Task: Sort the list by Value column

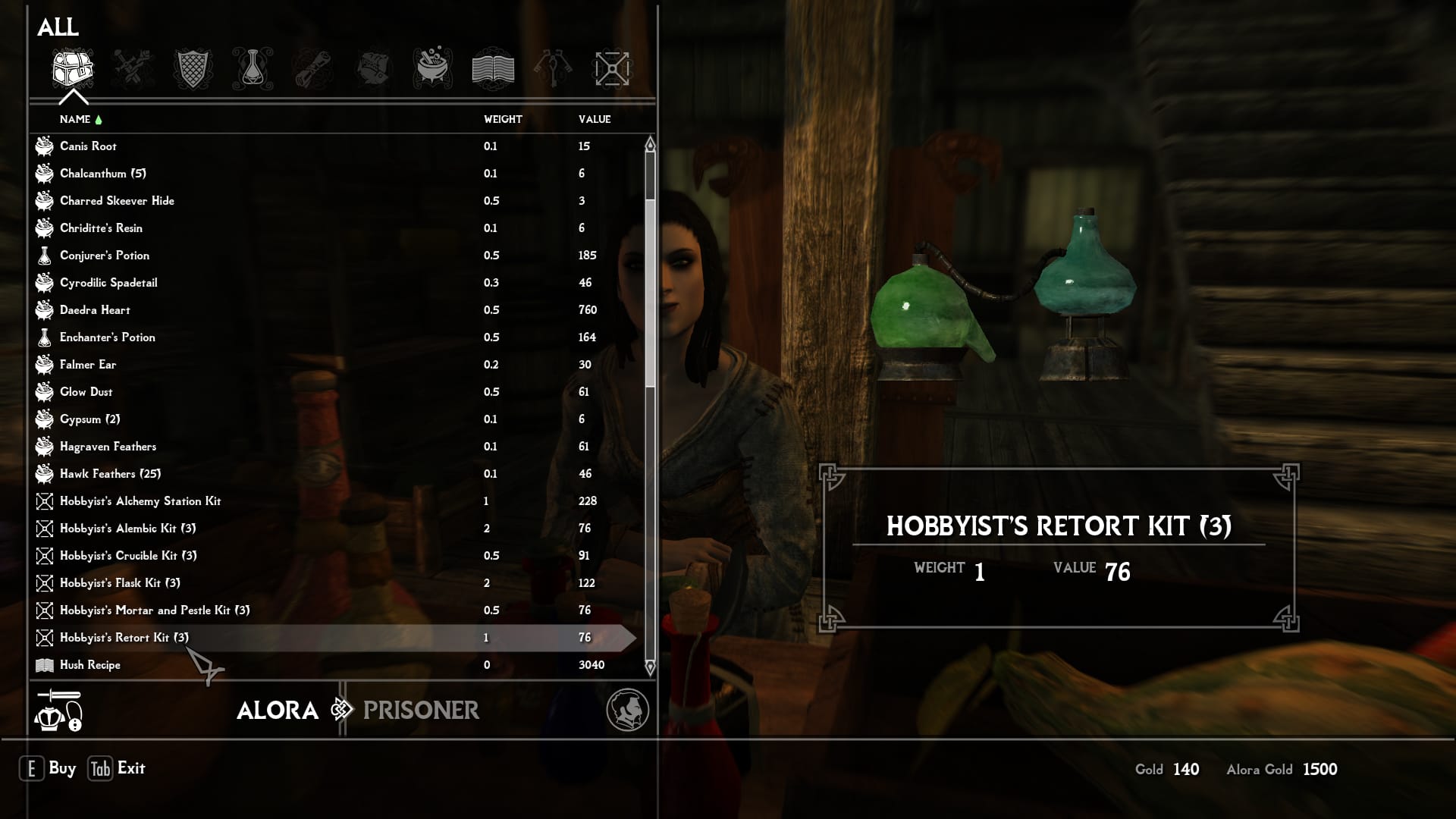Action: tap(595, 119)
